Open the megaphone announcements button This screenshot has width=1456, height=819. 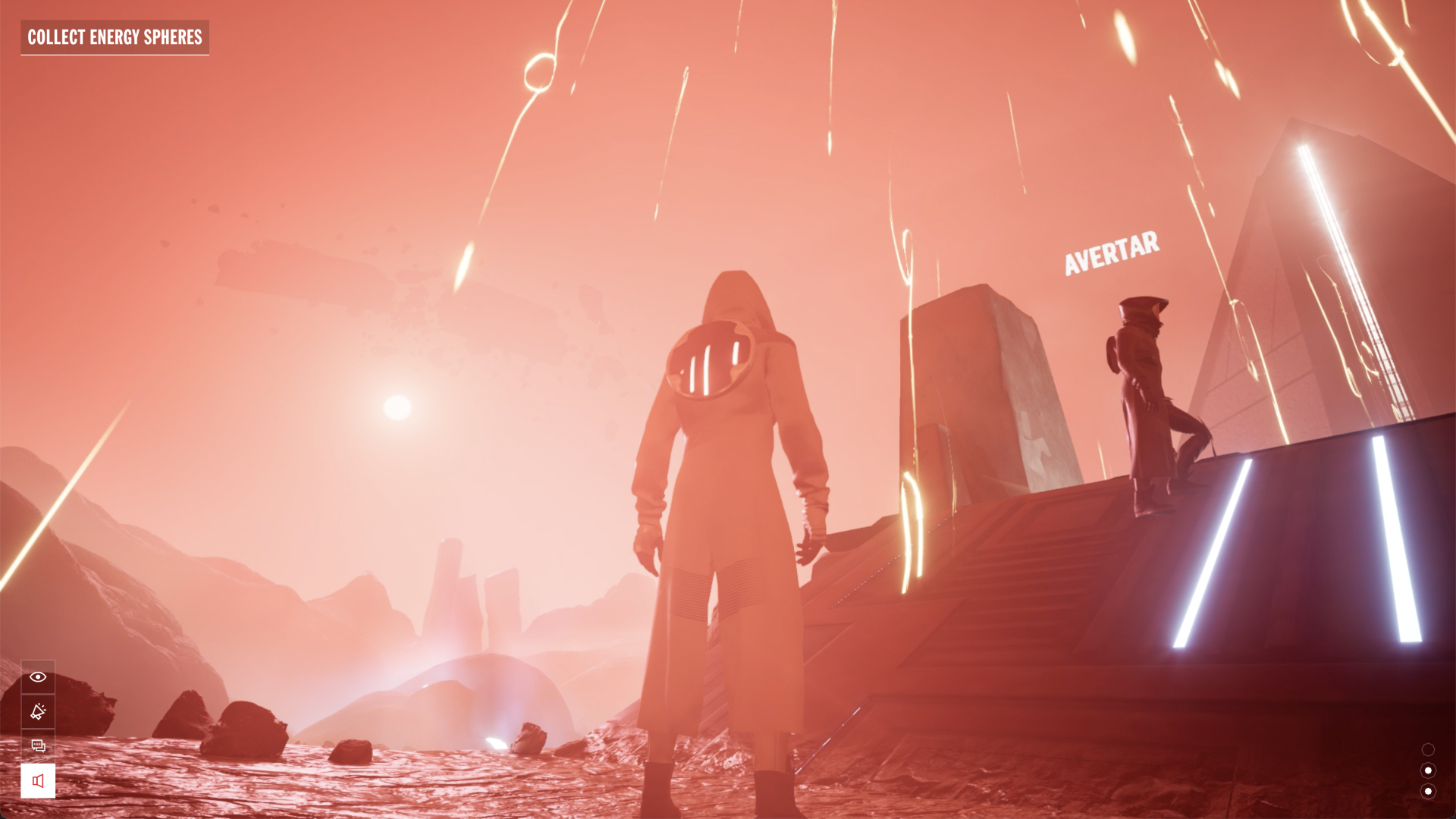[38, 711]
